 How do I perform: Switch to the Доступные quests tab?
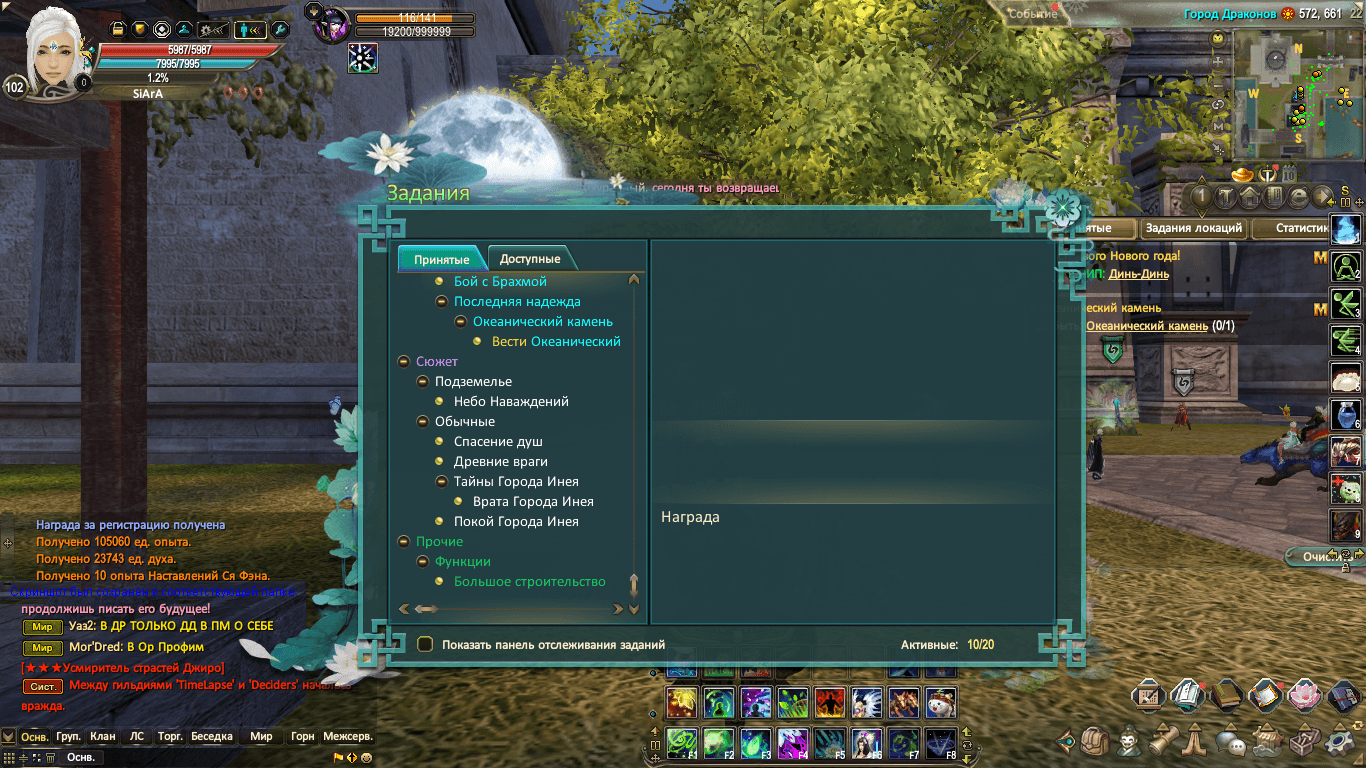530,259
